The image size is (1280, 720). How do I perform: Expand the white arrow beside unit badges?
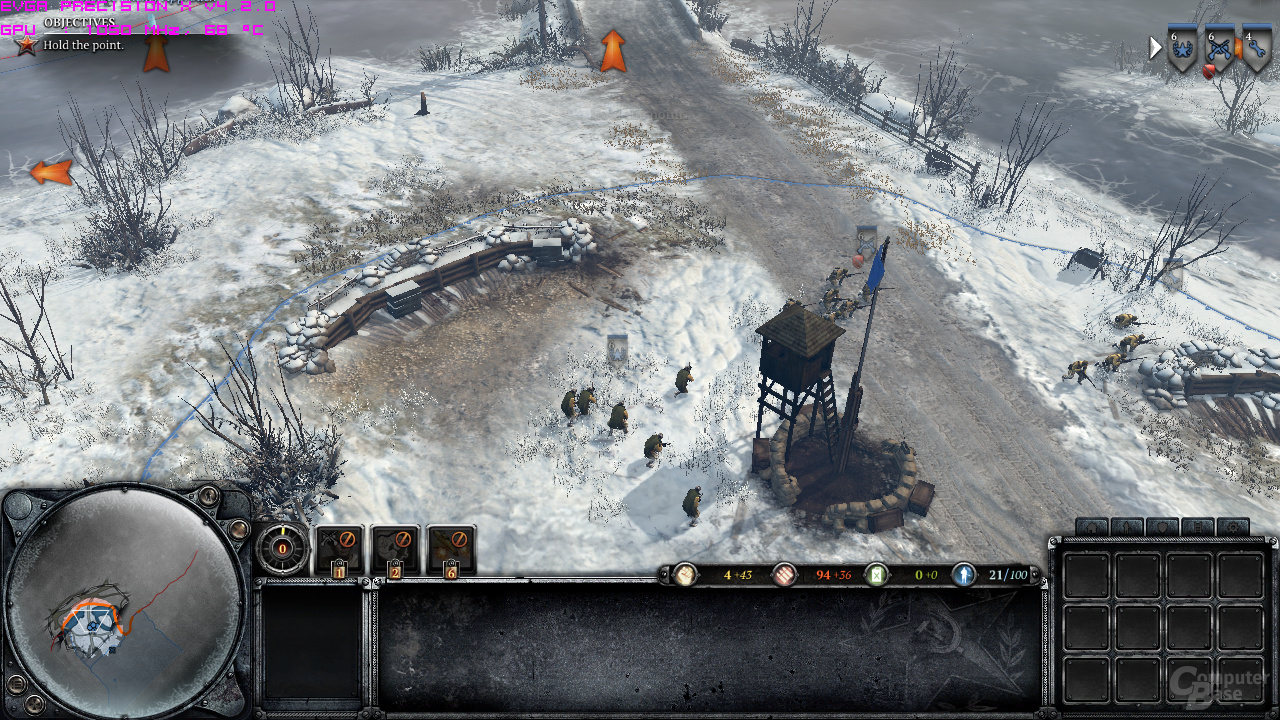[x=1156, y=47]
